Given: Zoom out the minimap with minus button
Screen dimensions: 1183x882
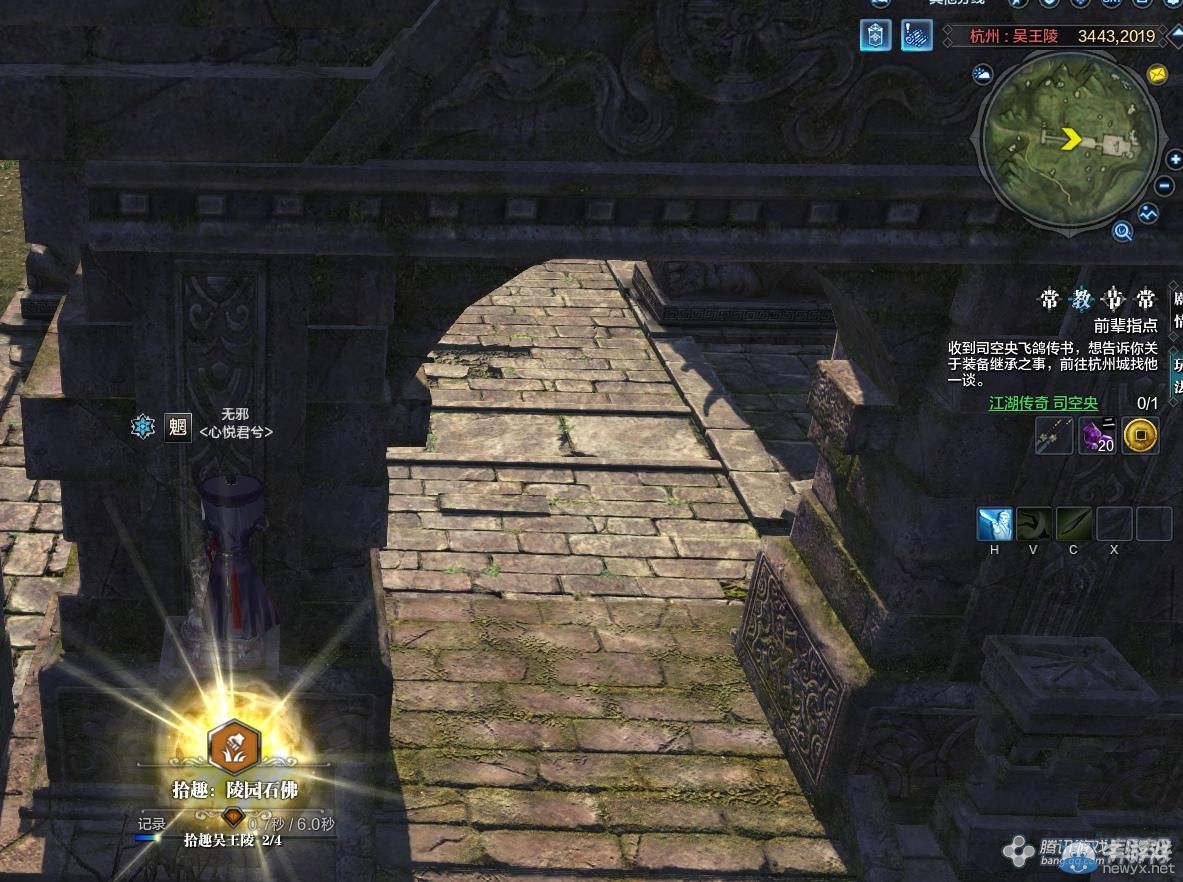Looking at the screenshot, I should coord(1164,186).
